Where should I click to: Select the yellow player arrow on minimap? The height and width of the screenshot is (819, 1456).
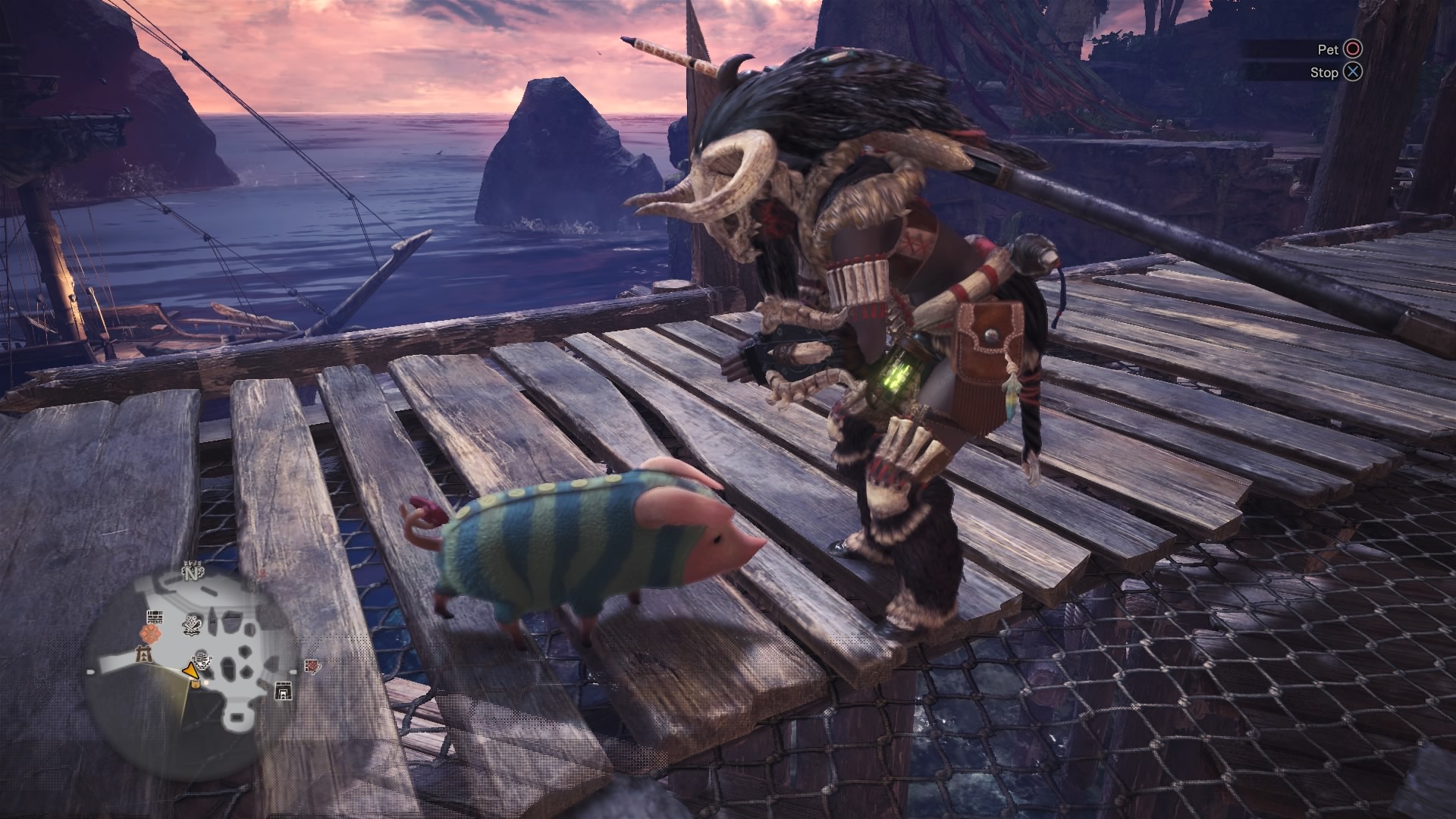click(192, 670)
